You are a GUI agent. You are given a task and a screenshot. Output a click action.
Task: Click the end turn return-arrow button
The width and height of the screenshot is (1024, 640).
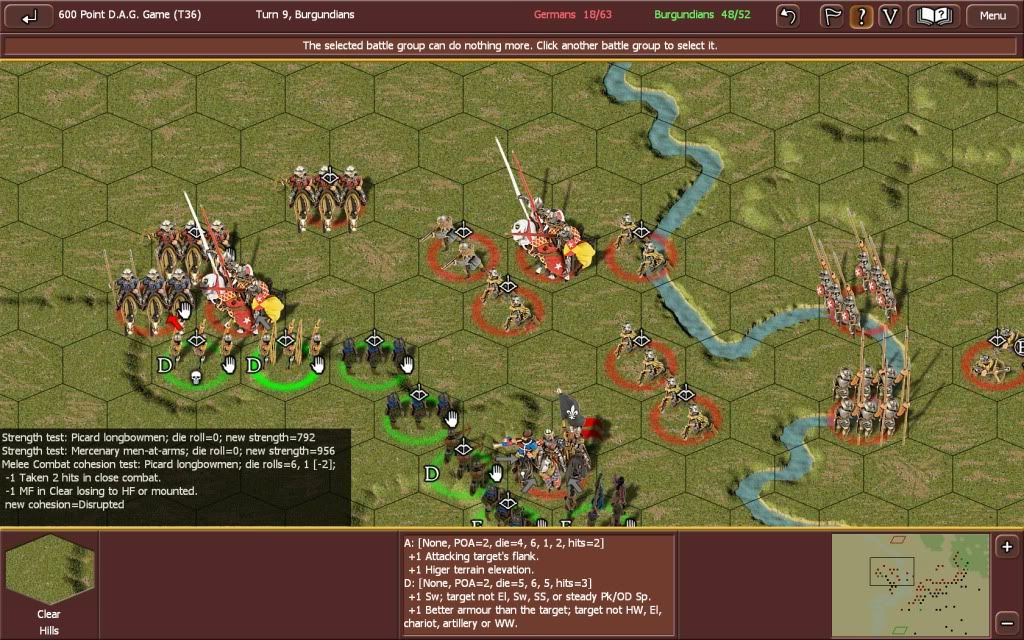(30, 16)
